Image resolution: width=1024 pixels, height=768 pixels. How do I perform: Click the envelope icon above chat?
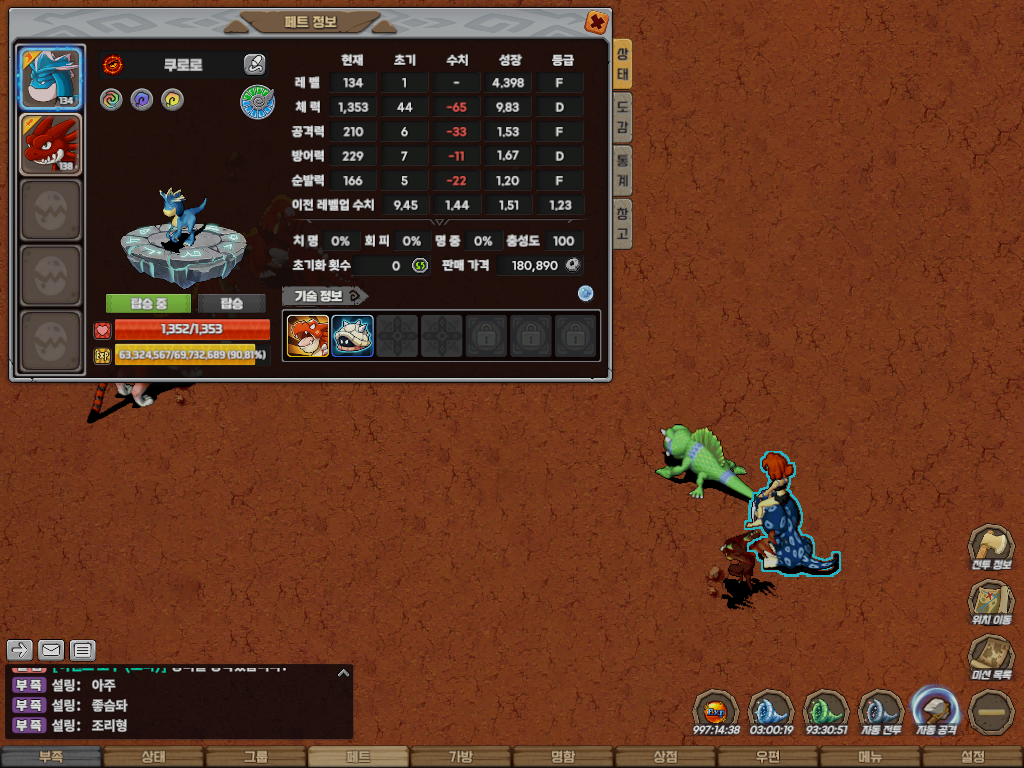(51, 650)
